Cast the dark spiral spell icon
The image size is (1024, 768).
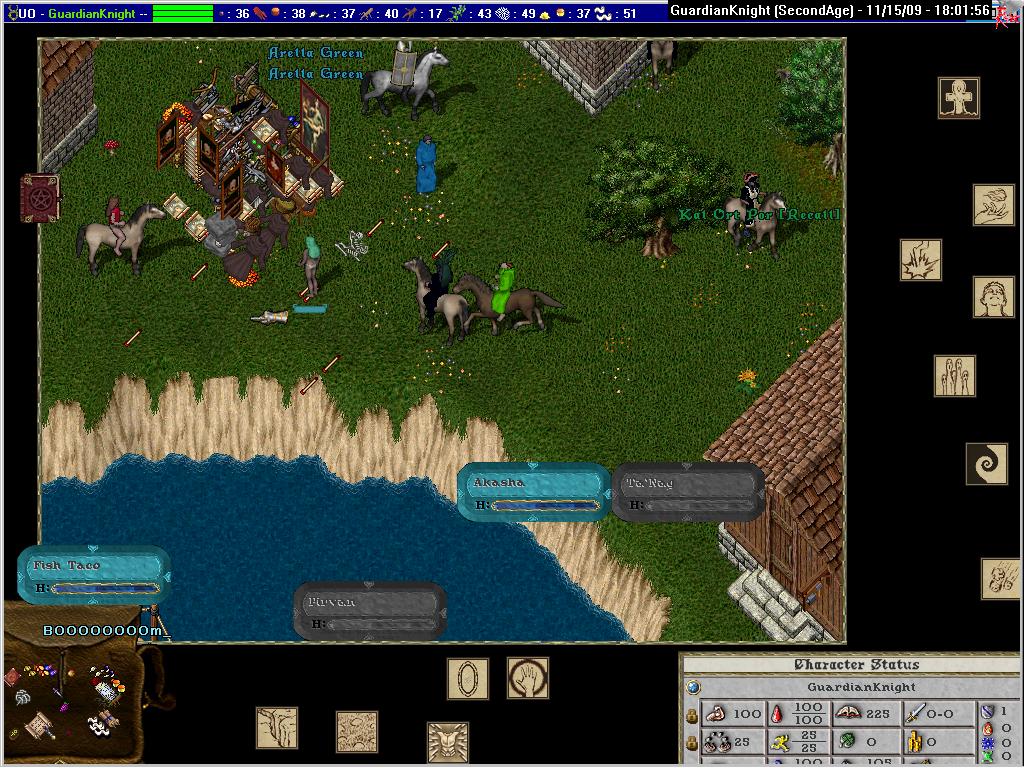click(x=986, y=464)
